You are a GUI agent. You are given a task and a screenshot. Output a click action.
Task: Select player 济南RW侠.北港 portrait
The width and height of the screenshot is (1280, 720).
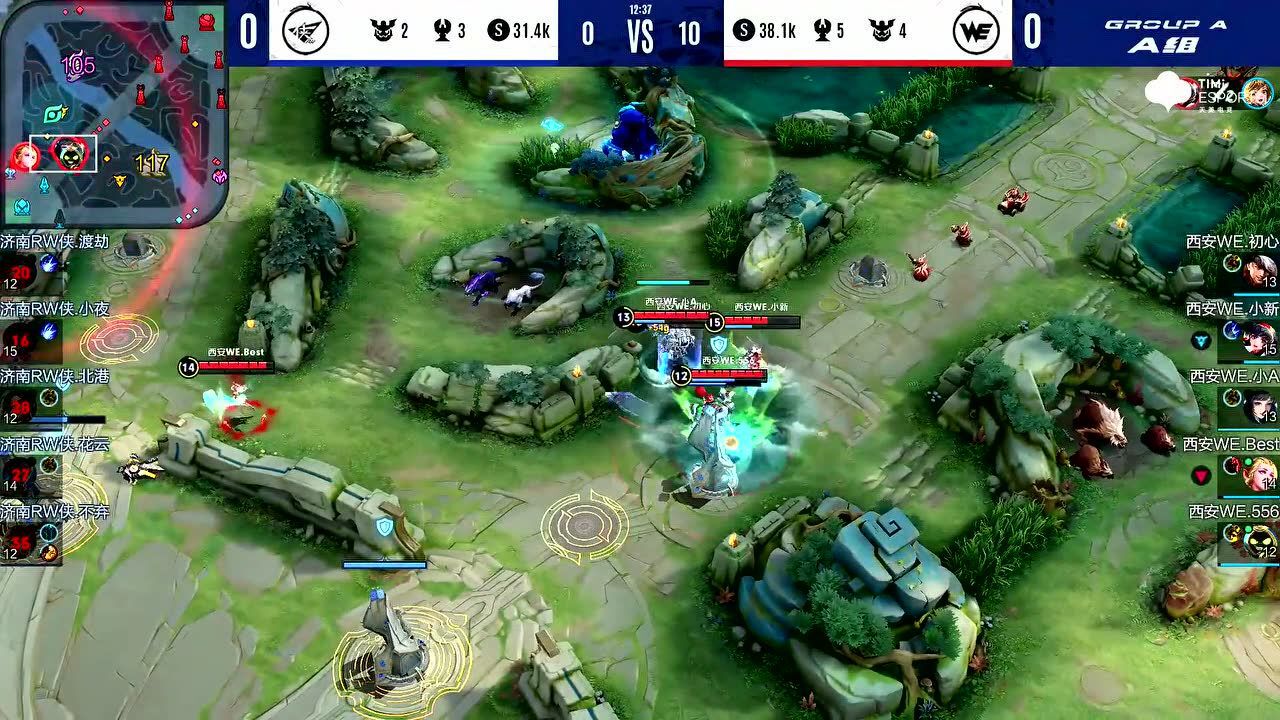pos(21,406)
